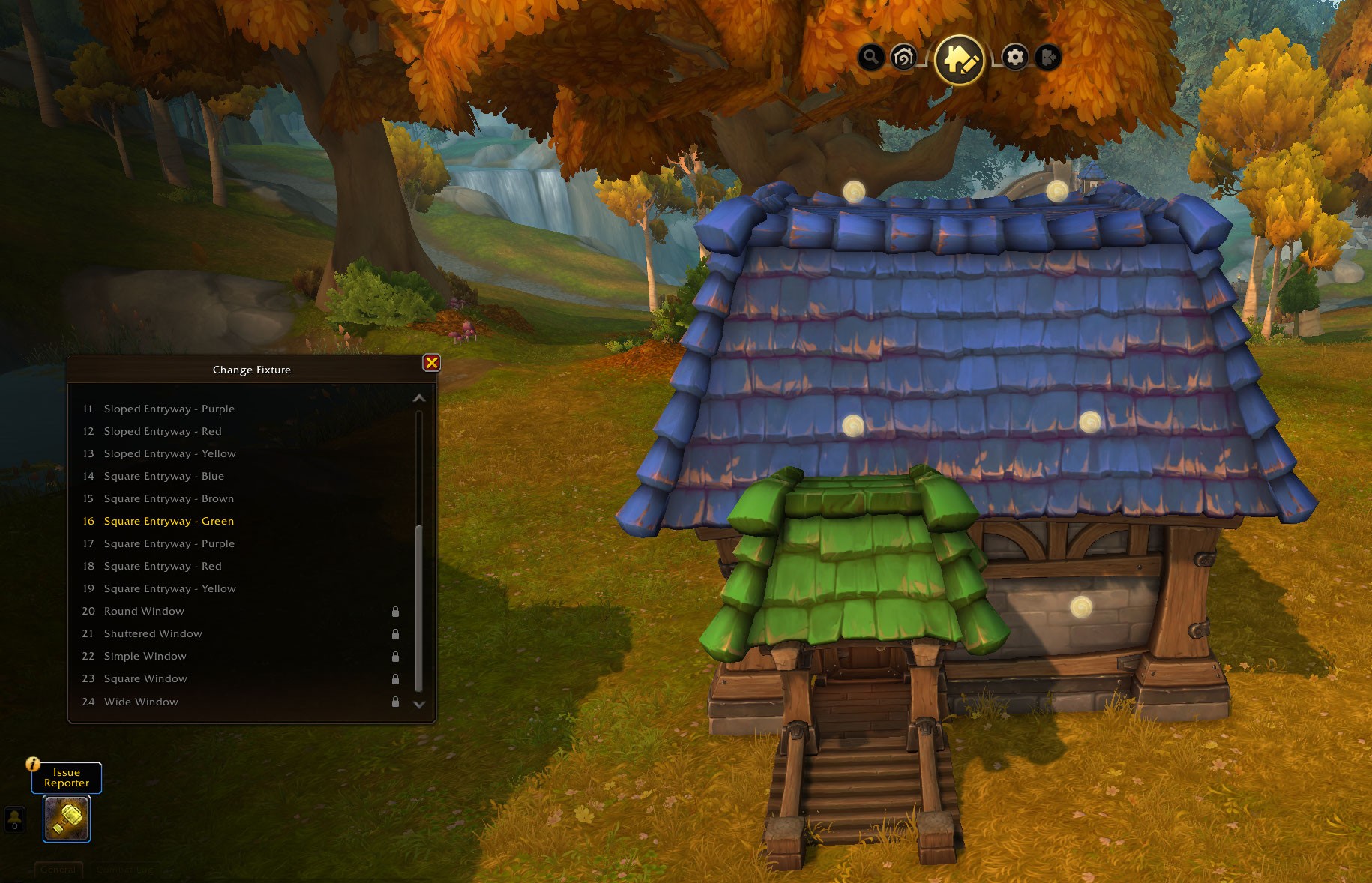Viewport: 1372px width, 883px height.
Task: Choose Square Entryway - Yellow fixture
Action: [x=169, y=588]
